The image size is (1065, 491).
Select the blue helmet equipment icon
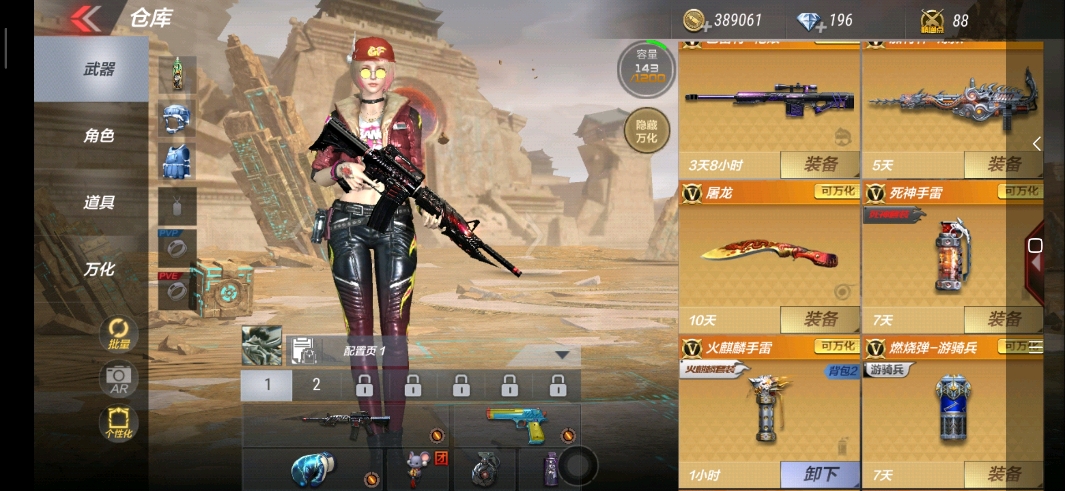pyautogui.click(x=177, y=118)
